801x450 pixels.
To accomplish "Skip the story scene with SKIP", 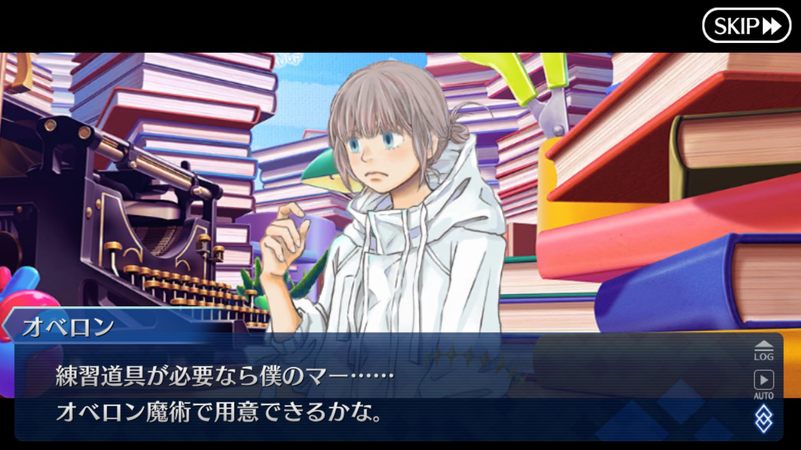I will click(746, 26).
